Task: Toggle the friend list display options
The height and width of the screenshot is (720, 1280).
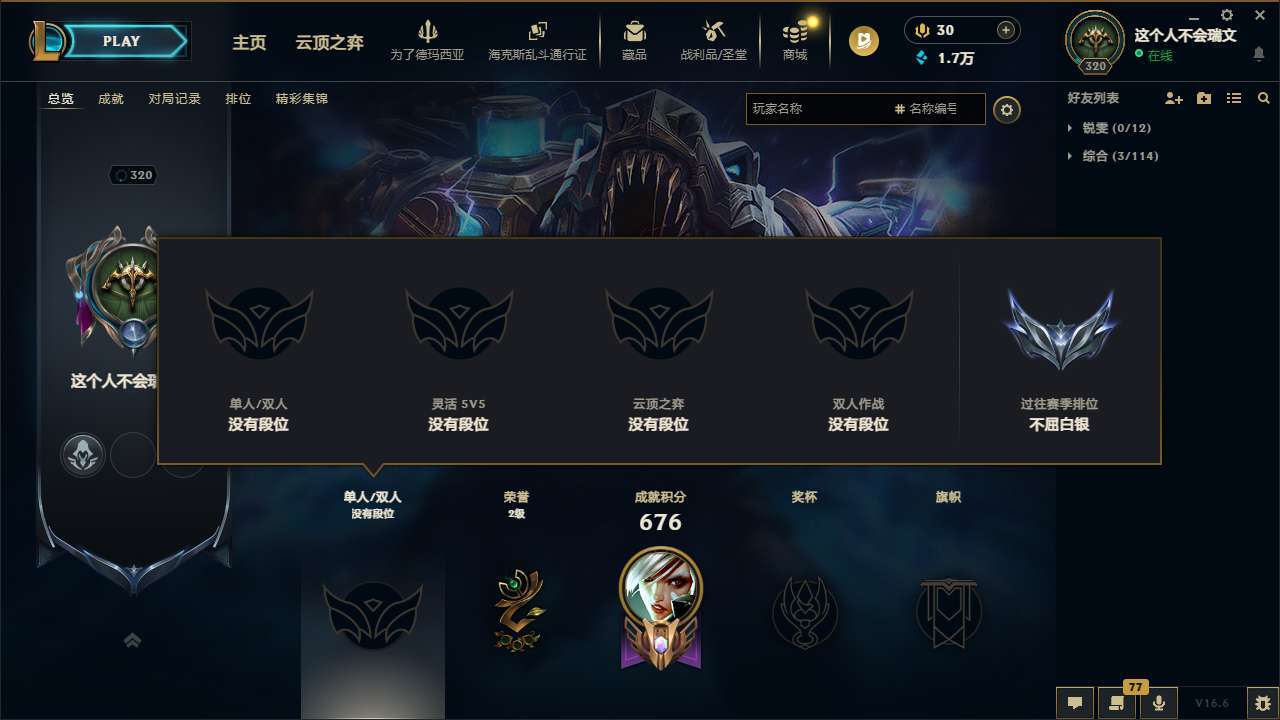Action: coord(1233,98)
